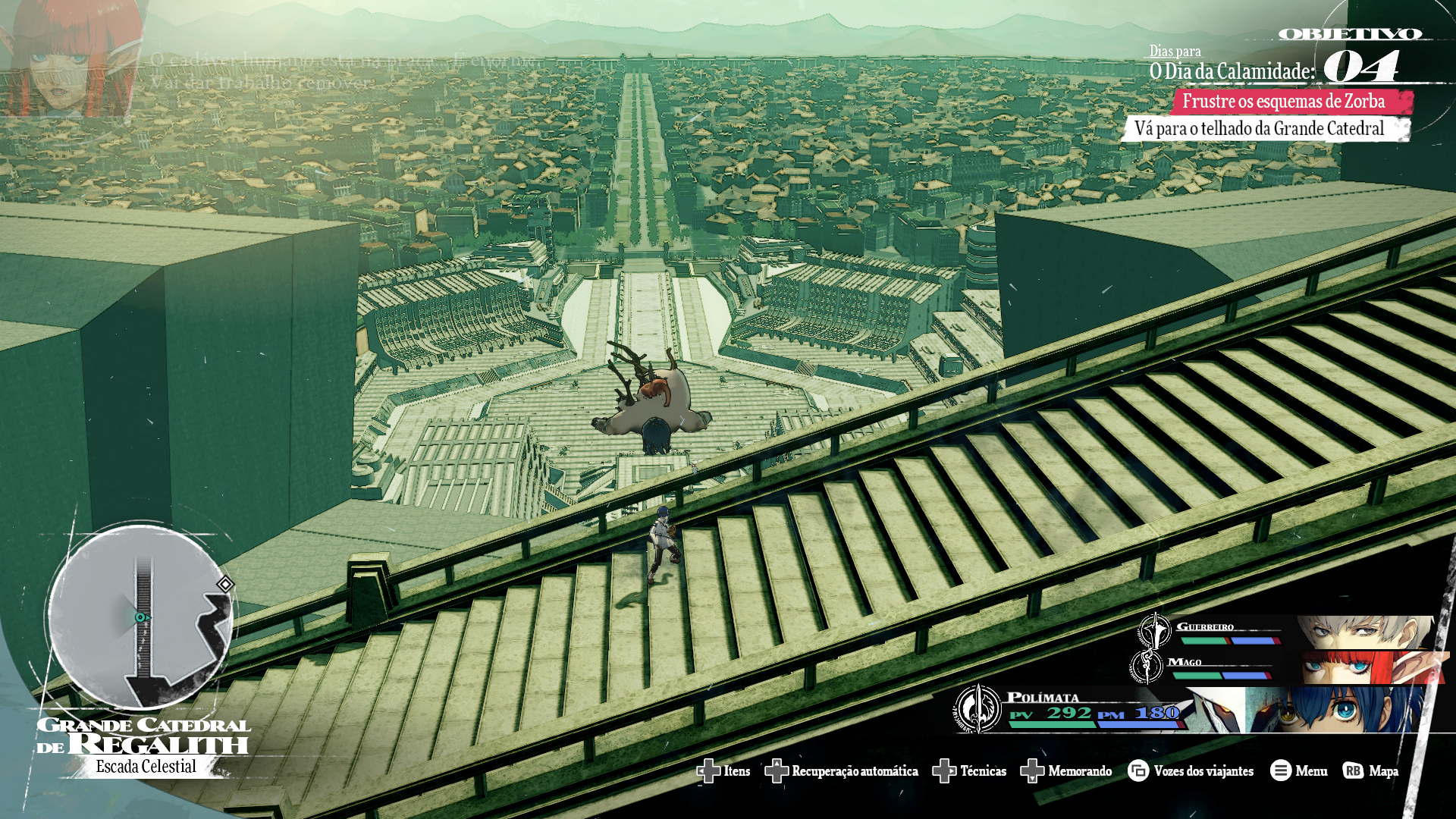
Task: Open the Memorando shortcut
Action: coord(1066,770)
